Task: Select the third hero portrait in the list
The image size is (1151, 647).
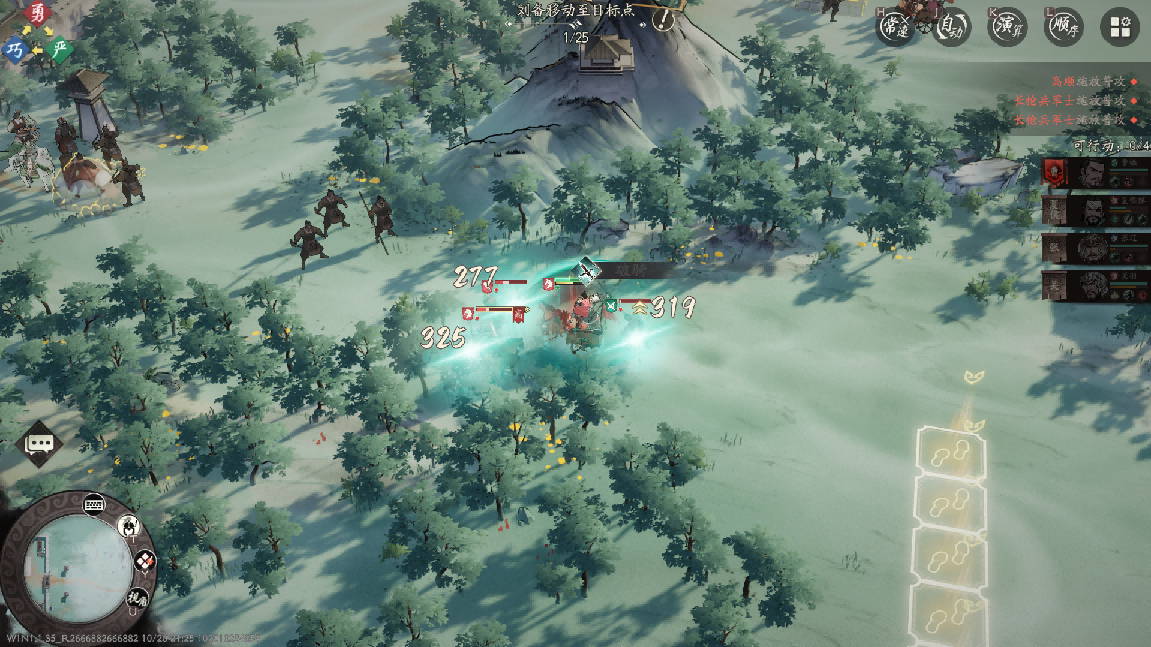Action: coord(1095,247)
